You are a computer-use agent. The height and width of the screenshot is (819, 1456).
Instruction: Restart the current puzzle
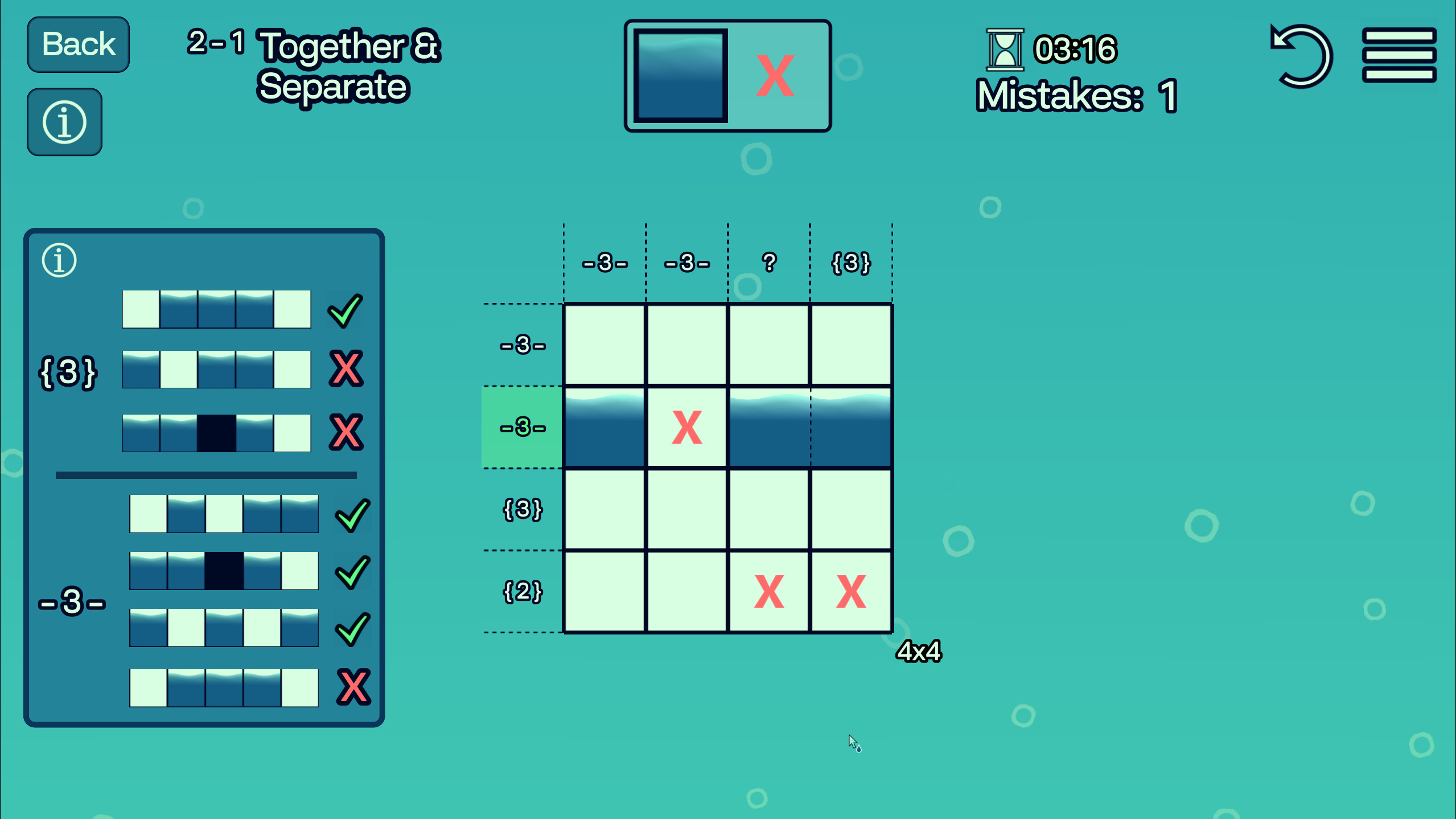(x=1303, y=57)
